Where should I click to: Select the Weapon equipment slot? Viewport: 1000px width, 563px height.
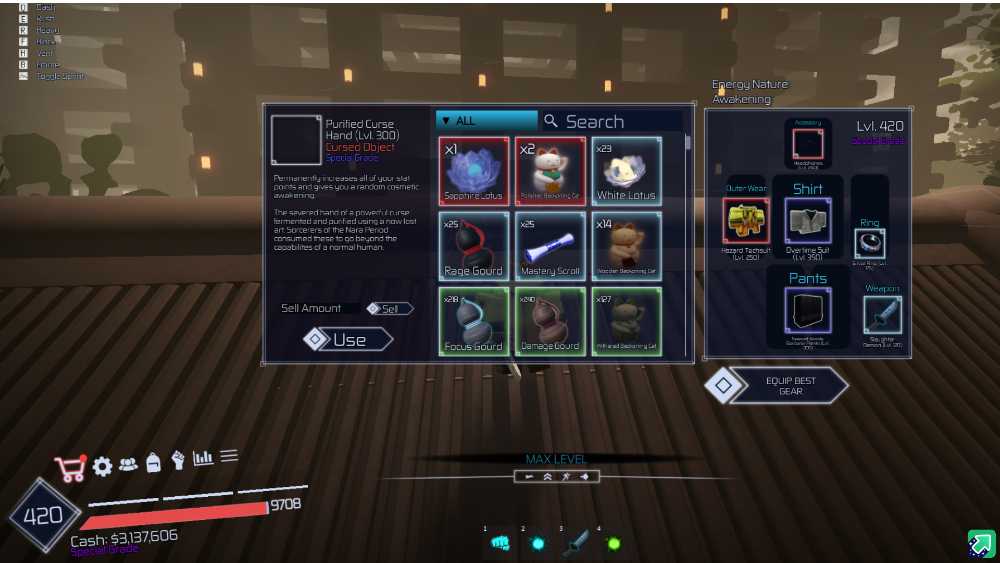click(x=882, y=316)
